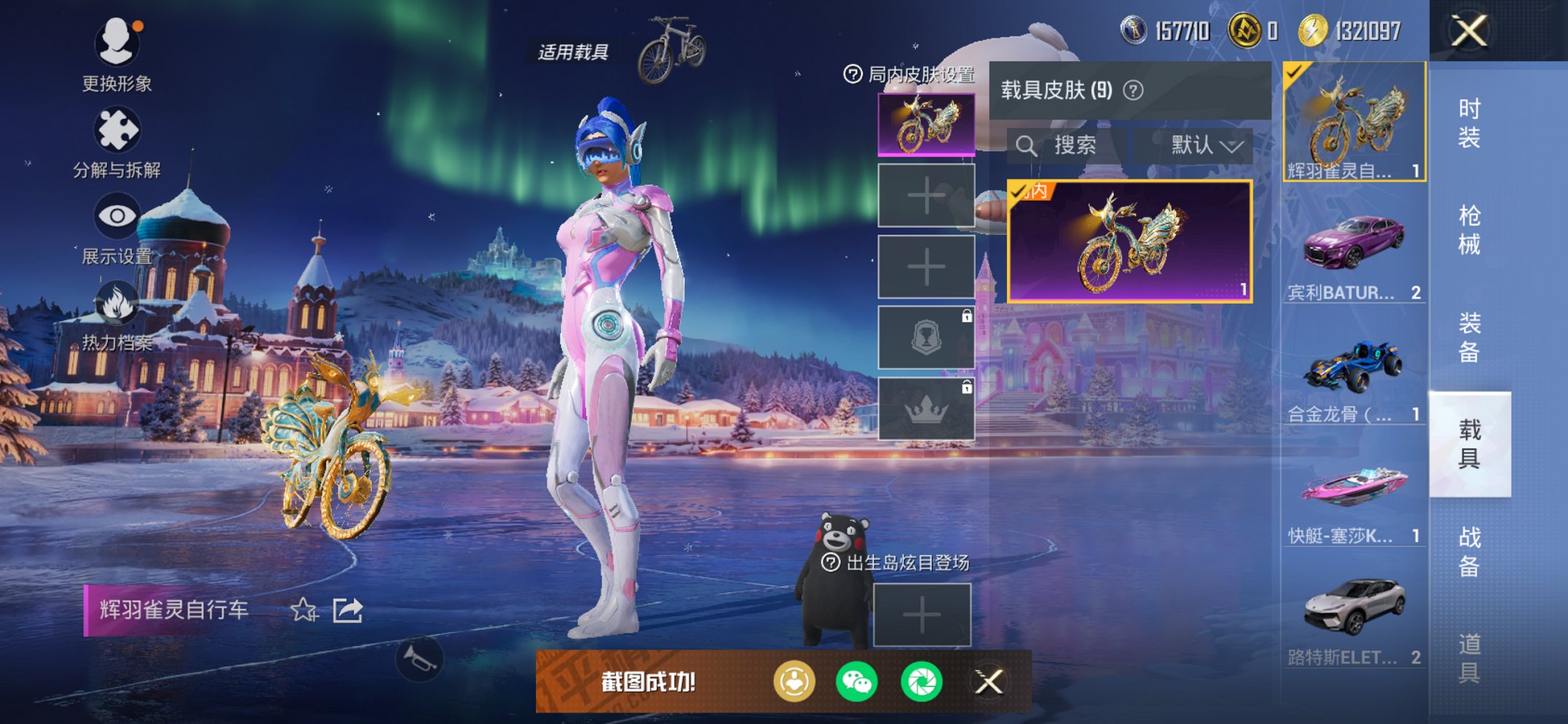
Task: Dismiss the 截图成功 screenshot banner
Action: pyautogui.click(x=989, y=682)
